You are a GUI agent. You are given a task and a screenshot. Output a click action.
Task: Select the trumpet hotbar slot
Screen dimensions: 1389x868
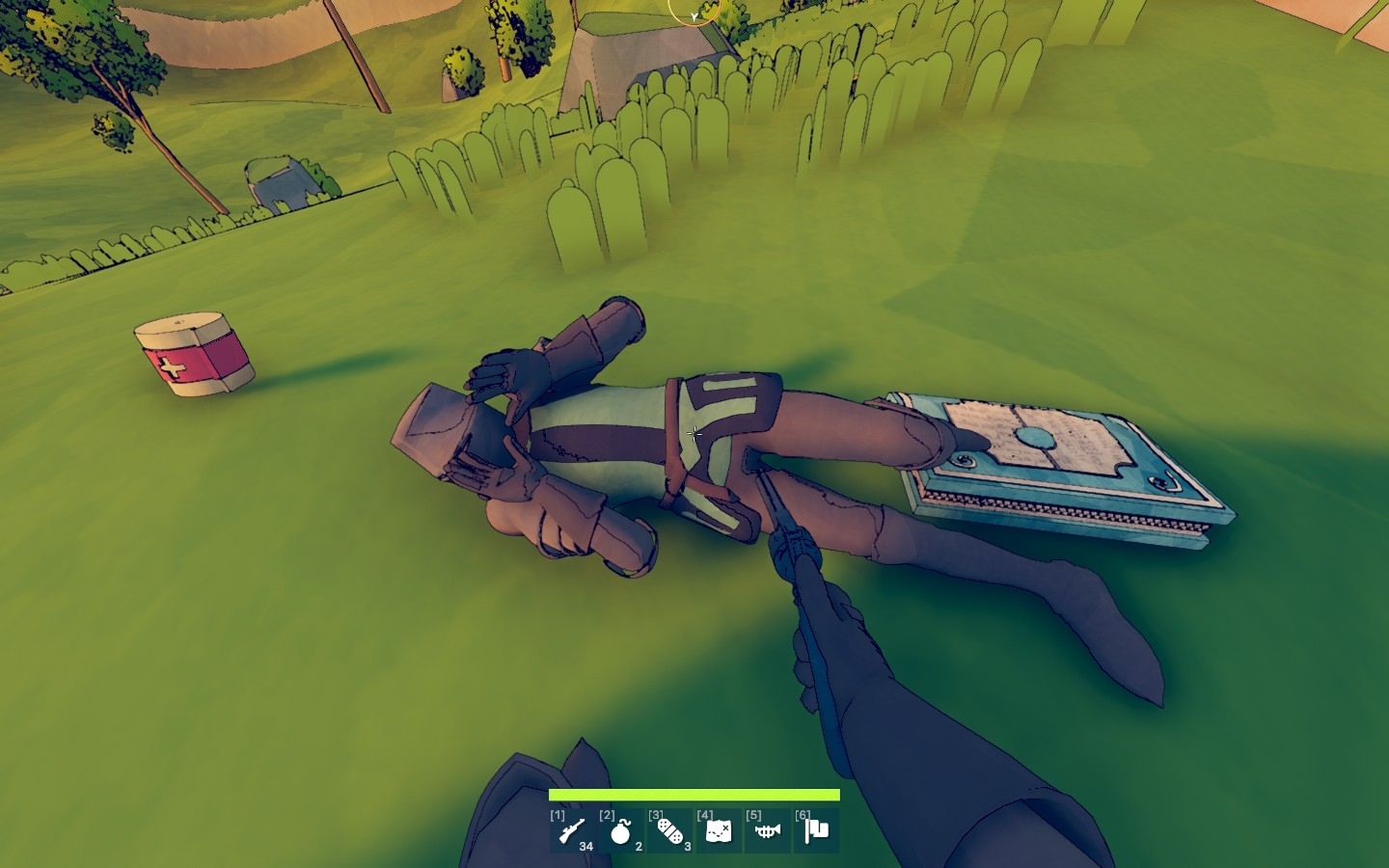[x=768, y=830]
